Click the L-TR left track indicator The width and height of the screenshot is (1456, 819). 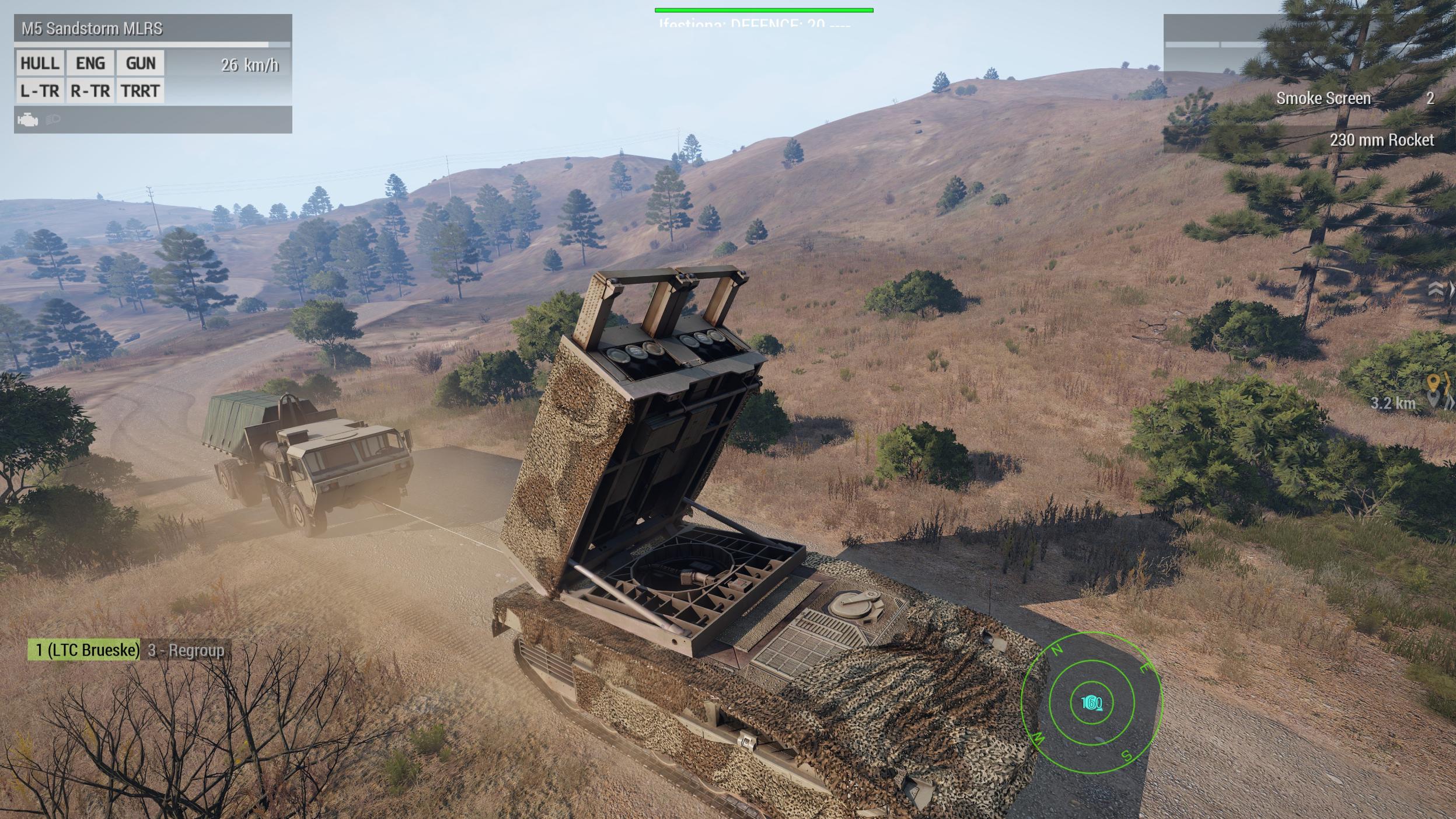click(40, 91)
